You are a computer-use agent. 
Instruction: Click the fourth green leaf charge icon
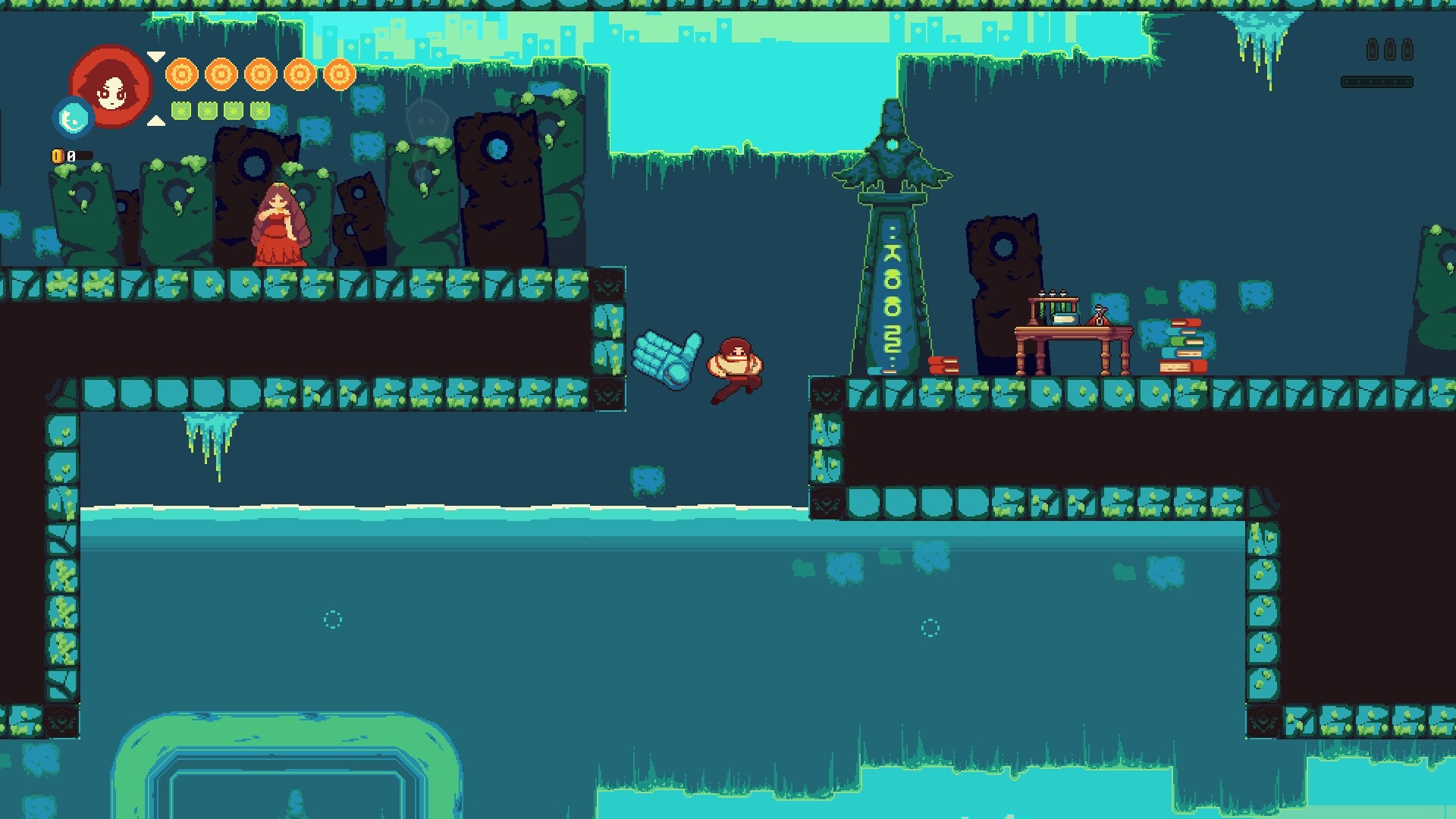(x=262, y=111)
